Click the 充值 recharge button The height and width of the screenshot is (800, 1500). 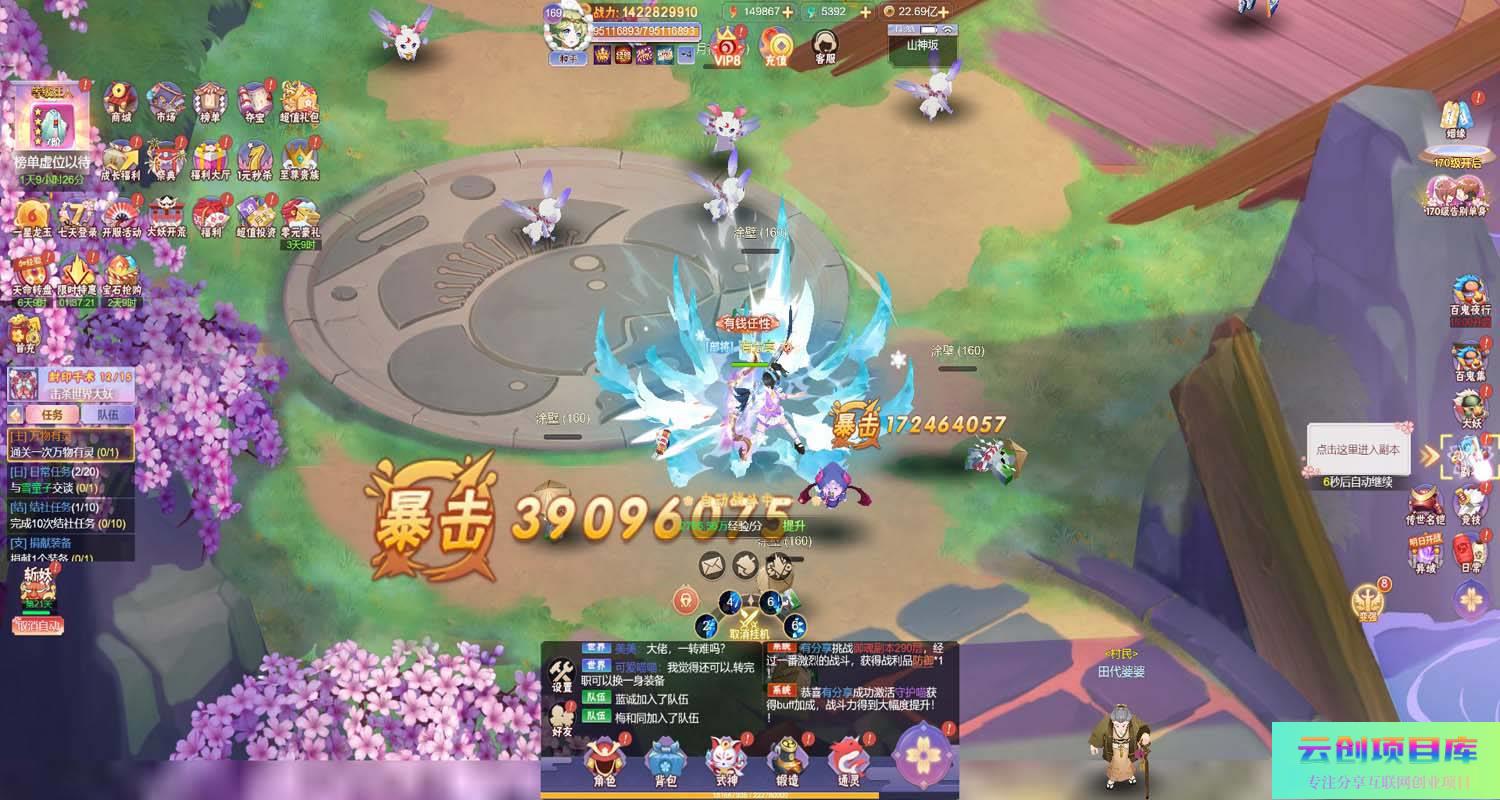click(x=776, y=47)
